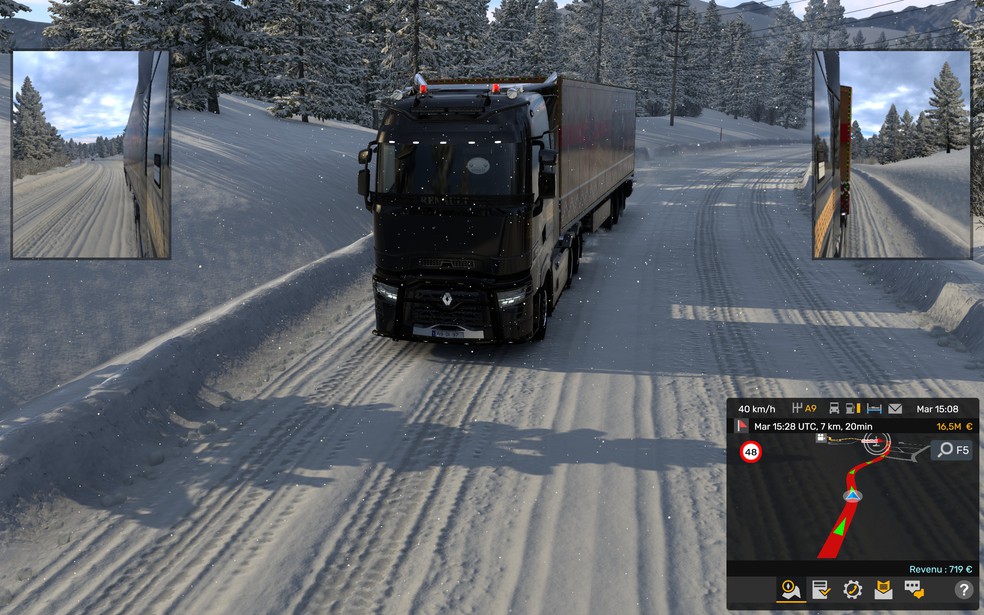Screen dimensions: 984x615
Task: Switch to the current job info tab
Action: point(821,589)
